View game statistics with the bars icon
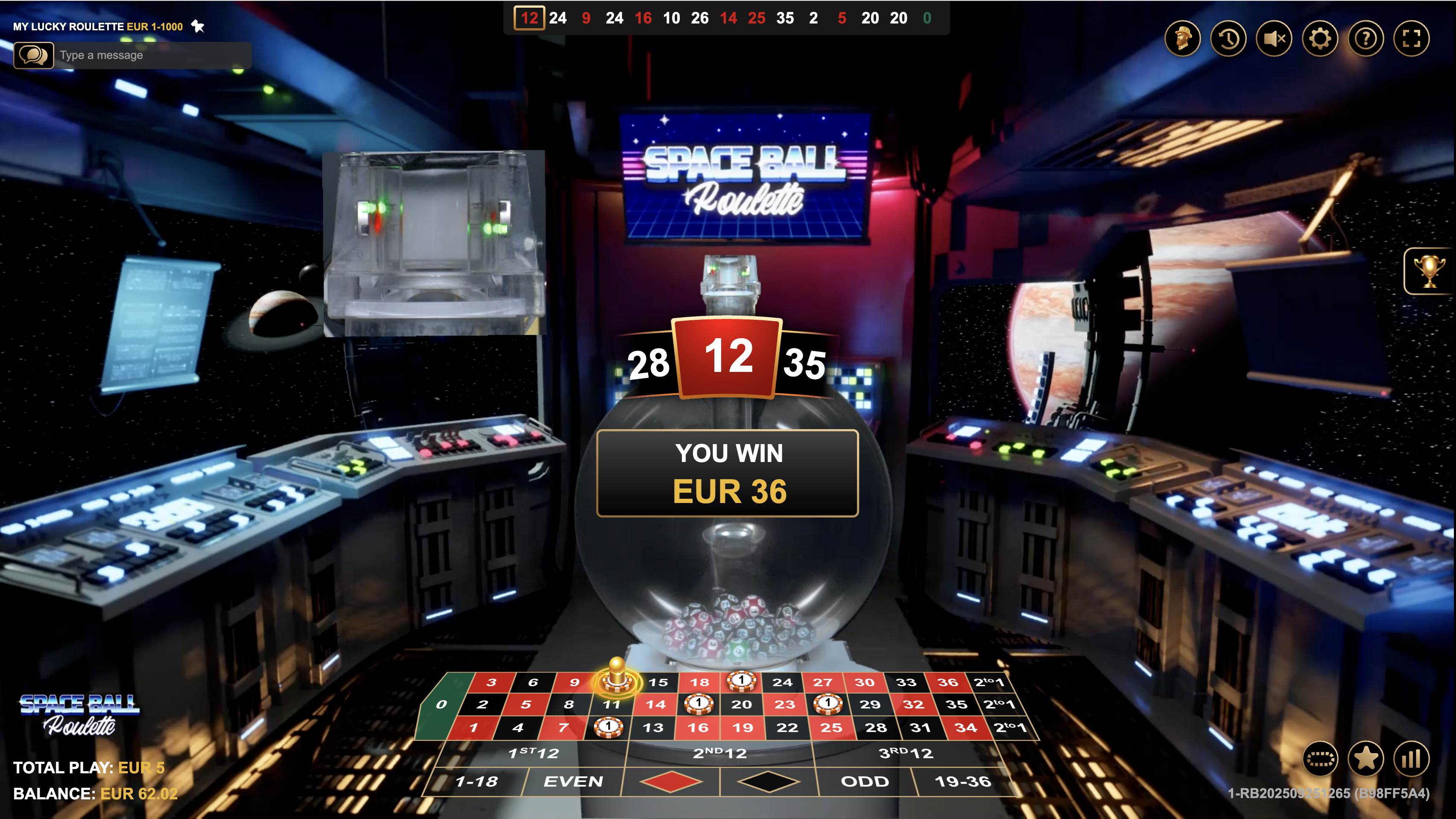1456x819 pixels. (1412, 760)
